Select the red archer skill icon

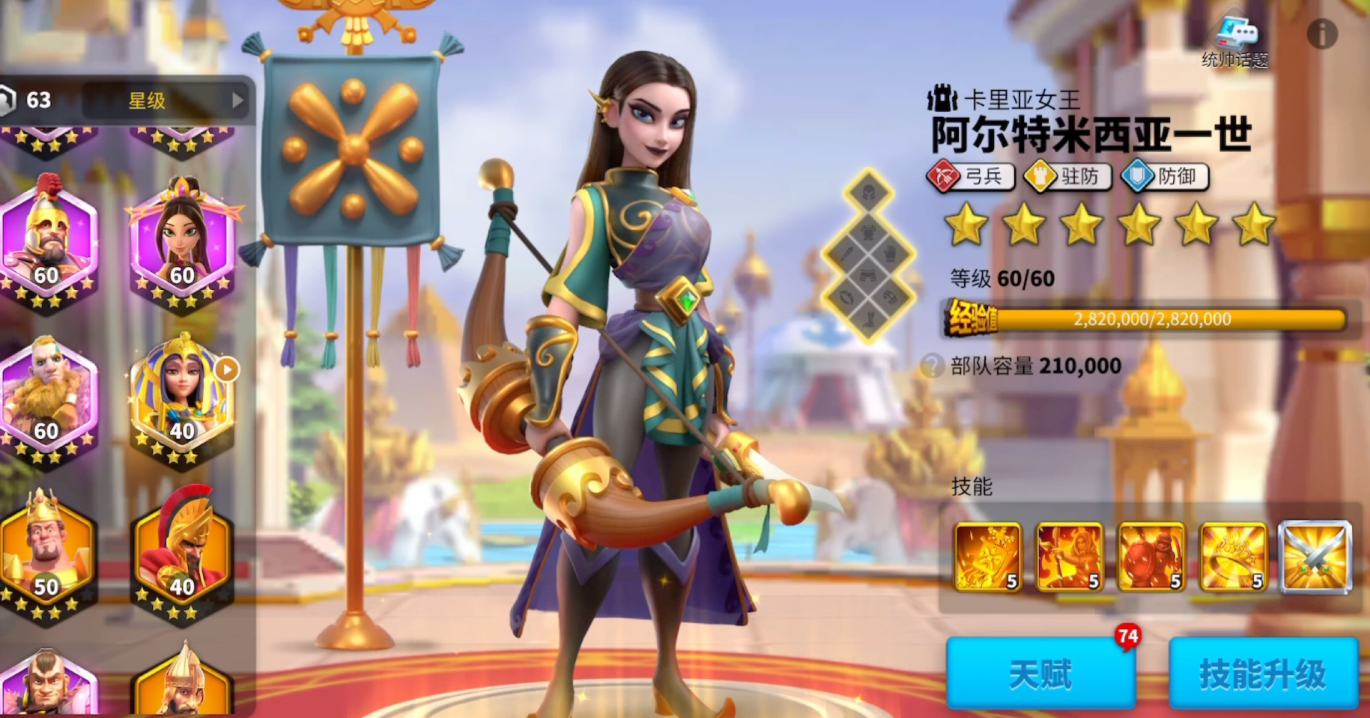coord(1069,557)
